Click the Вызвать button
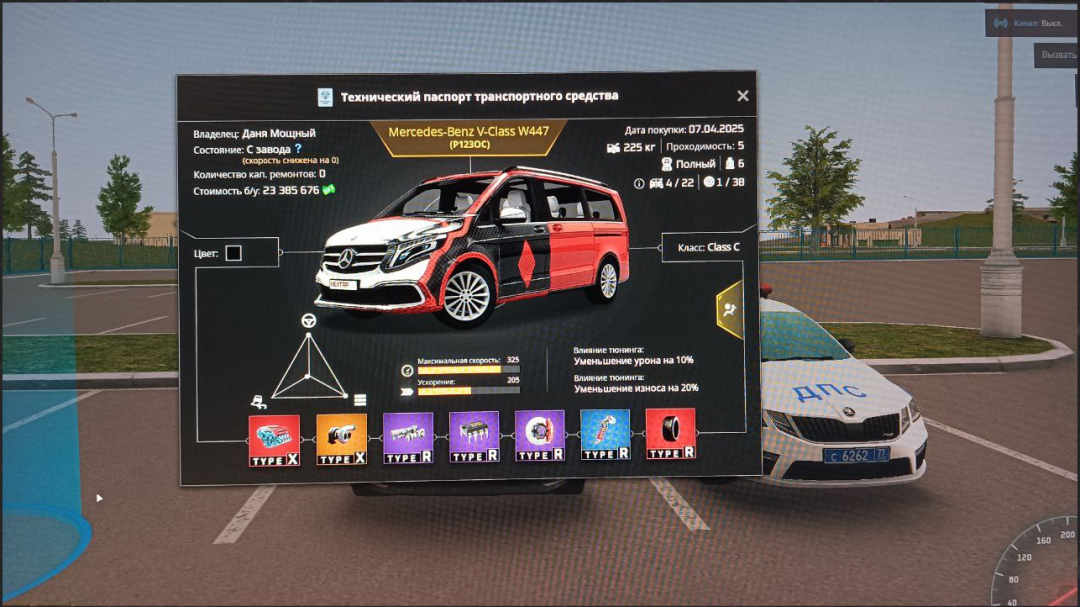This screenshot has height=607, width=1080. coord(1056,55)
